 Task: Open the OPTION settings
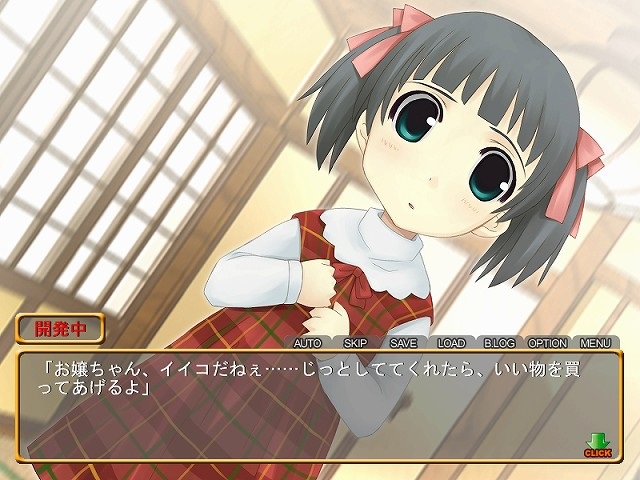coord(547,342)
